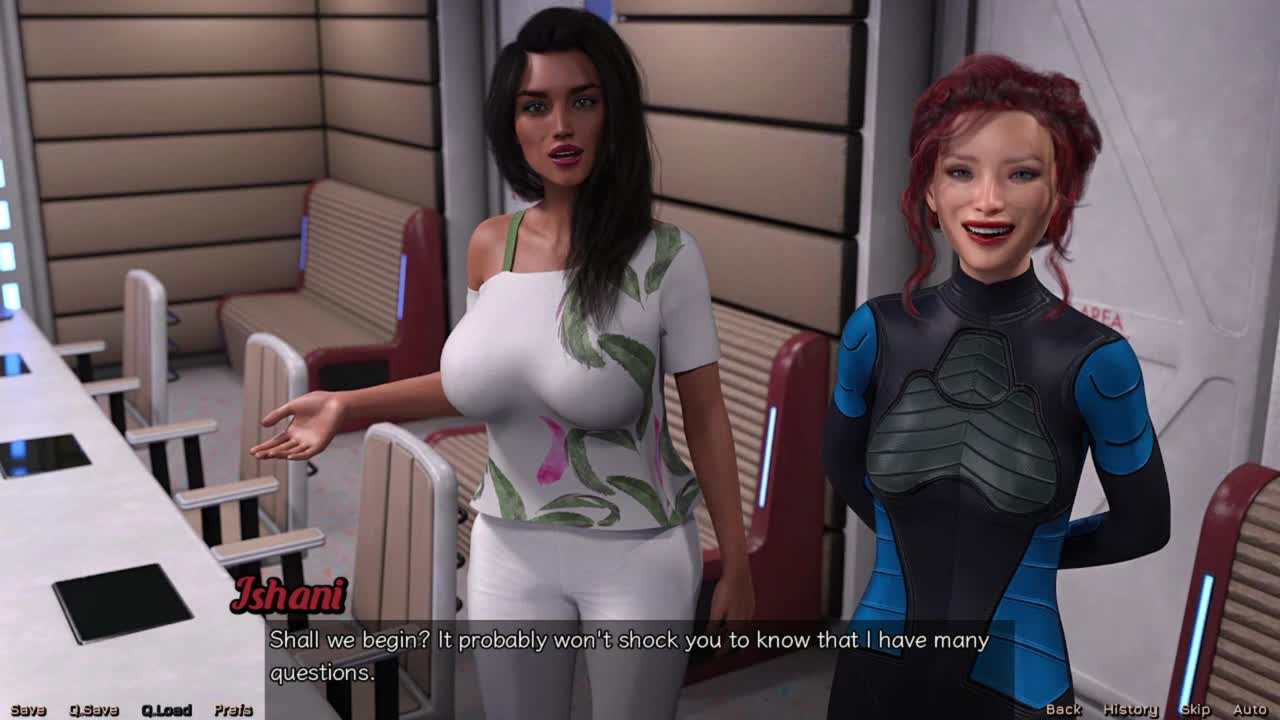Screen dimensions: 1280x720
Task: Open the dialogue History log
Action: pos(1130,709)
